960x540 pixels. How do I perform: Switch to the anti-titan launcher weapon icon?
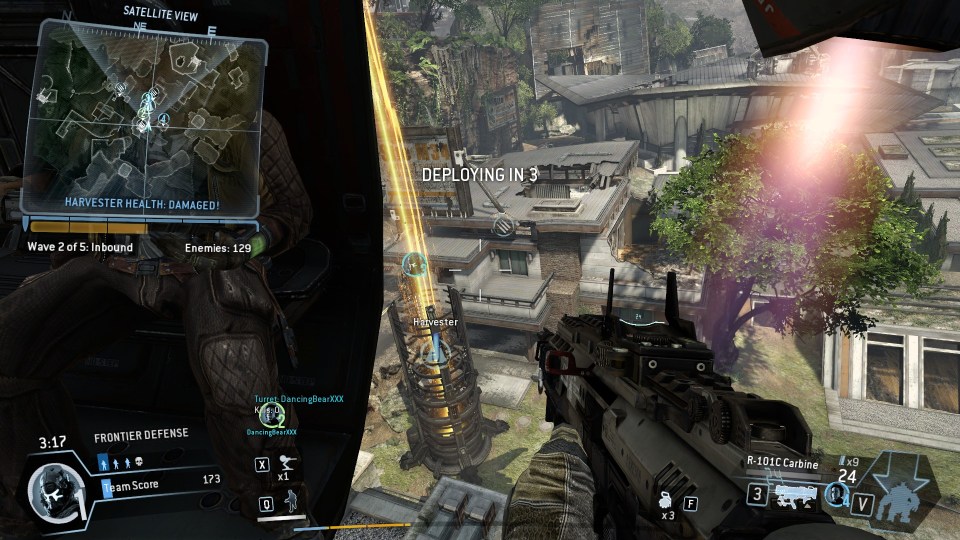point(795,494)
